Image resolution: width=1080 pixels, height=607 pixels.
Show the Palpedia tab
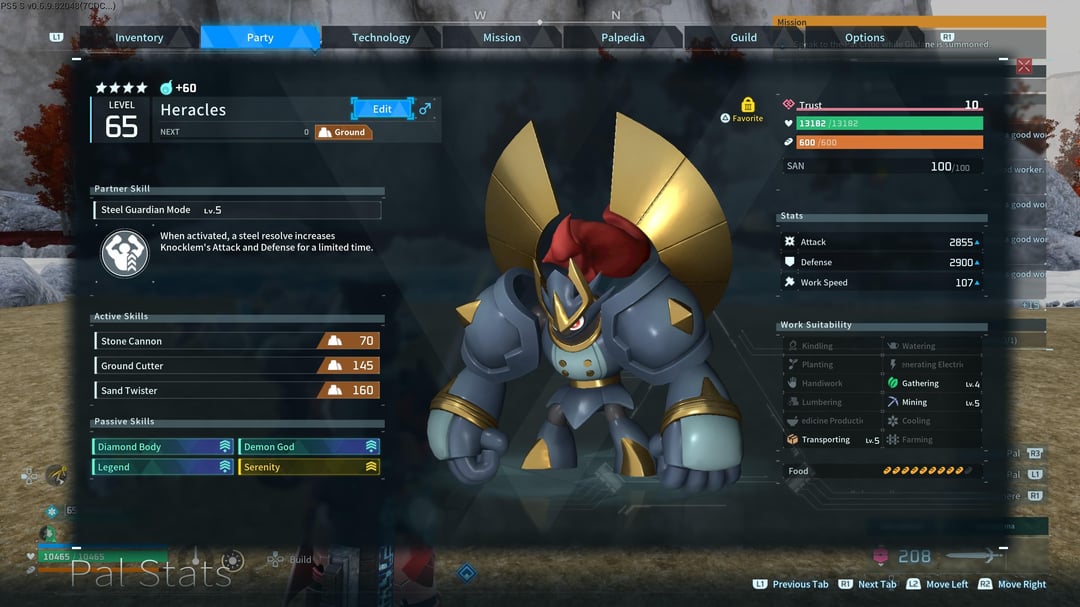(623, 38)
